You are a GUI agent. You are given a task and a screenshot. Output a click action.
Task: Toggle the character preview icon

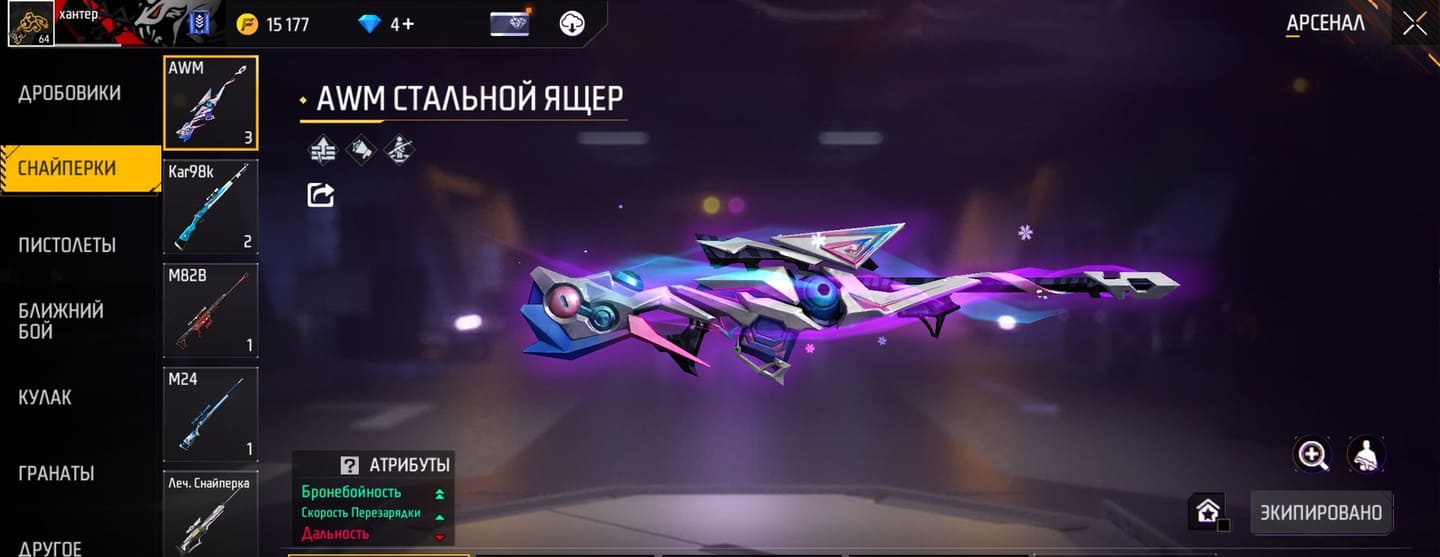[1366, 455]
